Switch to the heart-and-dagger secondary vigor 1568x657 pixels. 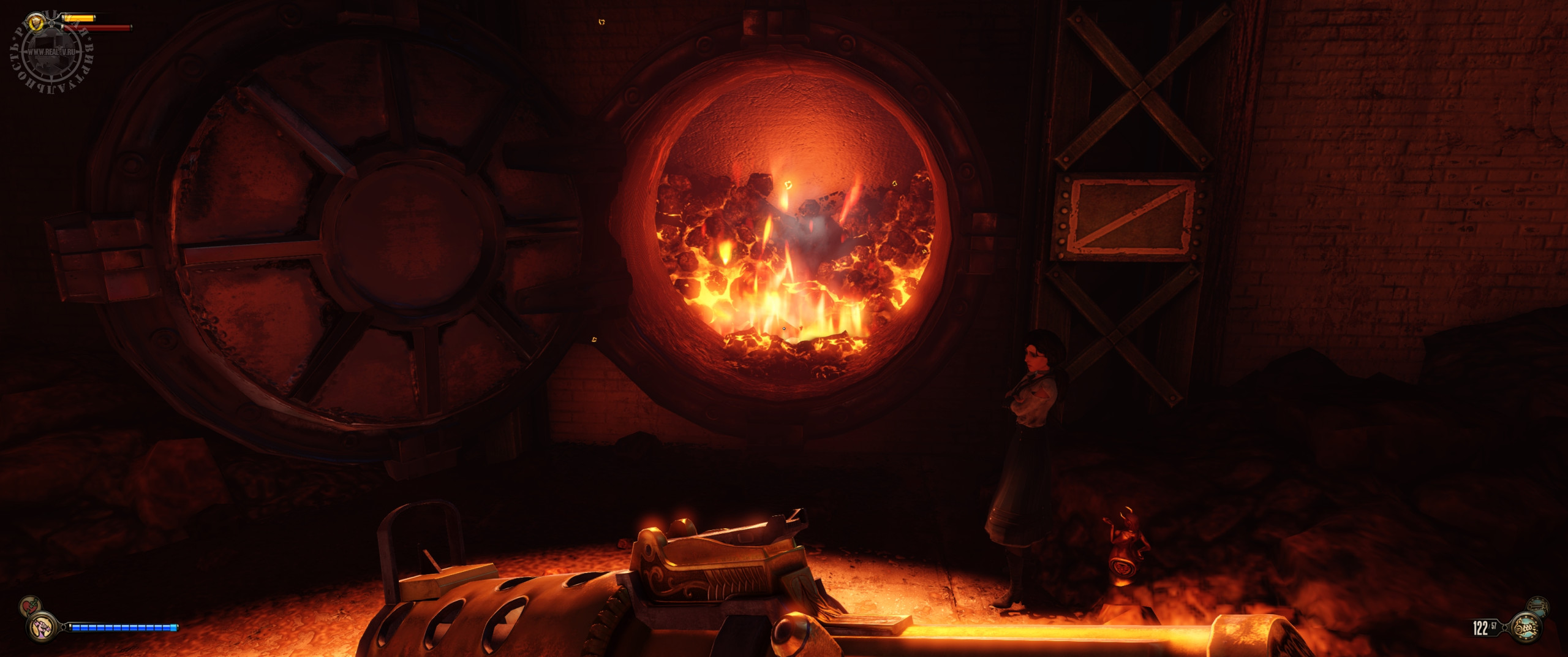(29, 606)
